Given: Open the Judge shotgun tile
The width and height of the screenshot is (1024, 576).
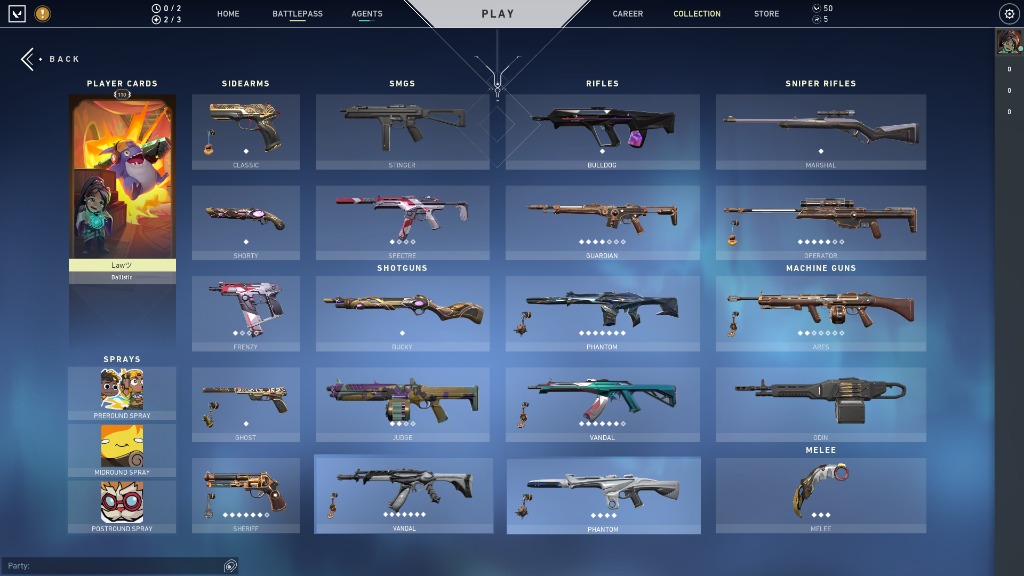Looking at the screenshot, I should [402, 404].
